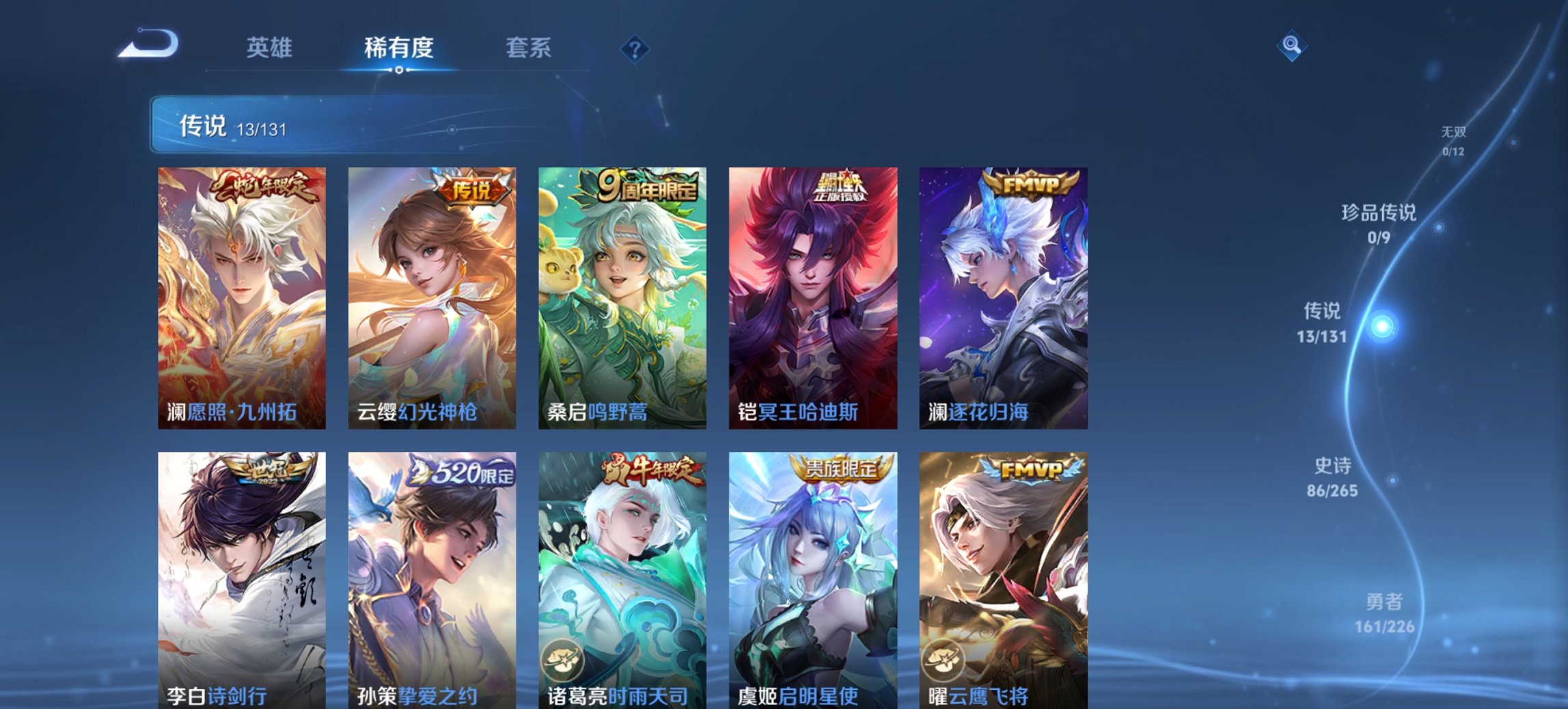
Task: Click the lotus badge on 虞姬启明星使 card
Action: coord(754,659)
